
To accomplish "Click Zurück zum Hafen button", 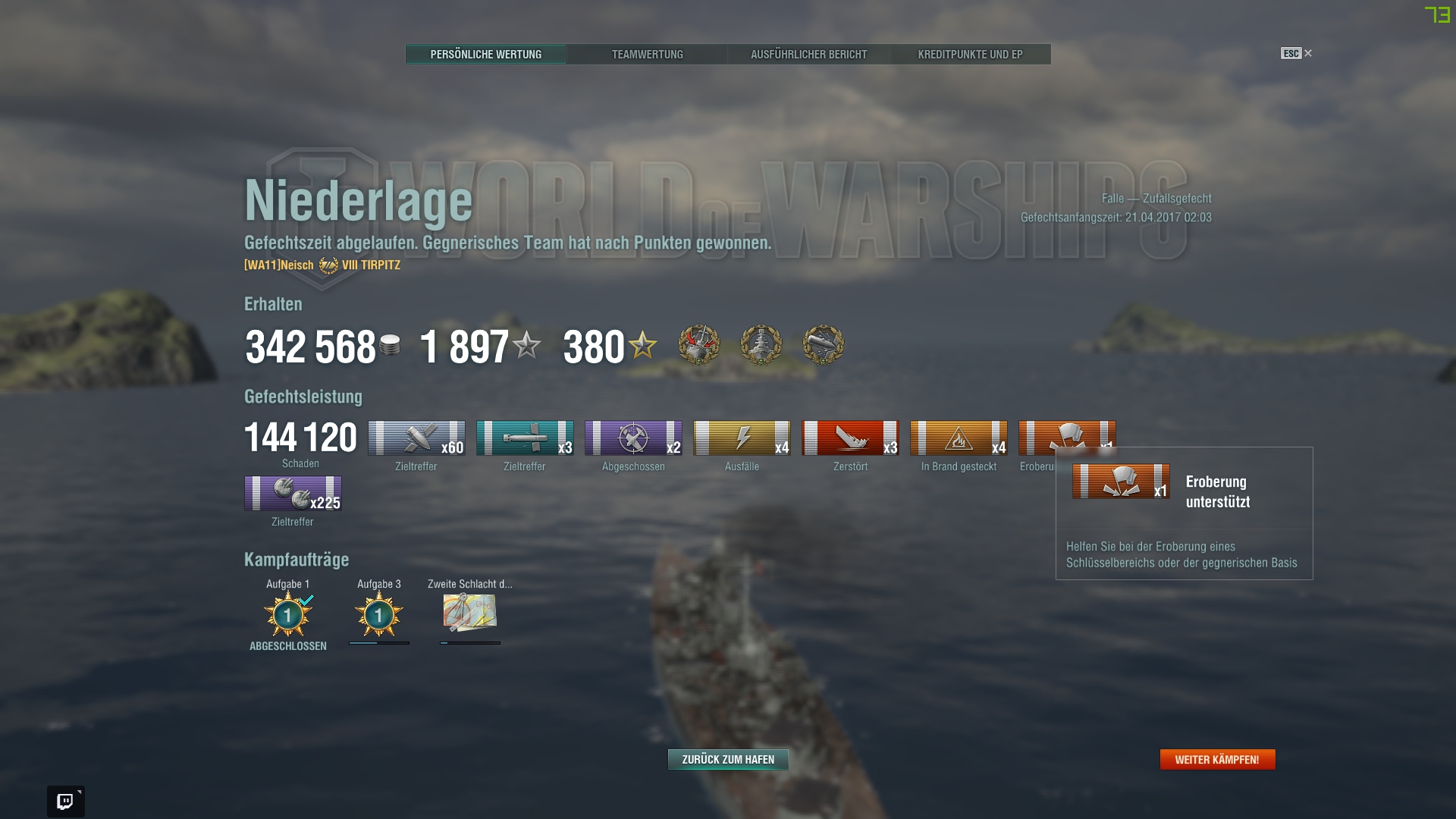I will point(727,759).
